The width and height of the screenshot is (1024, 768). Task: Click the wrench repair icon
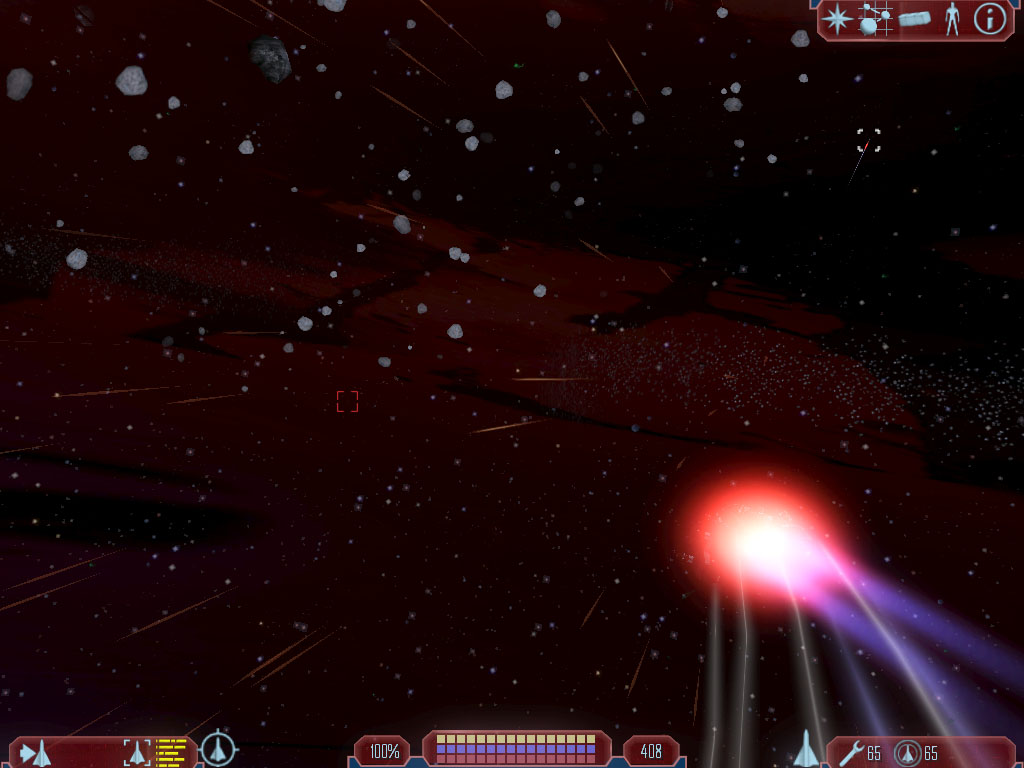pyautogui.click(x=851, y=752)
